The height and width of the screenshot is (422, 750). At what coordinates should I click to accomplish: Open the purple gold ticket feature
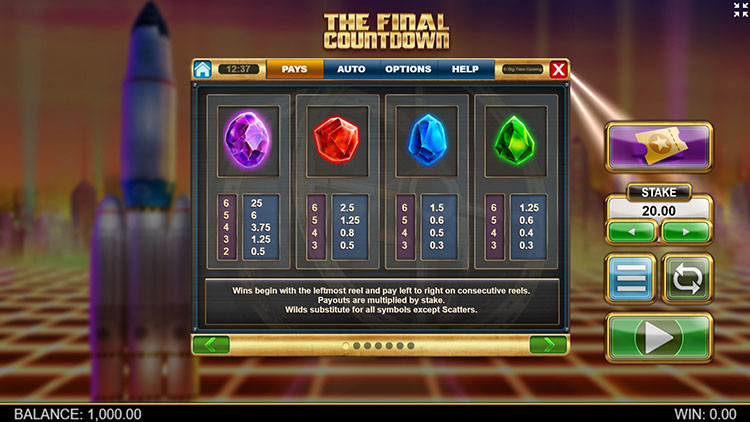(659, 148)
